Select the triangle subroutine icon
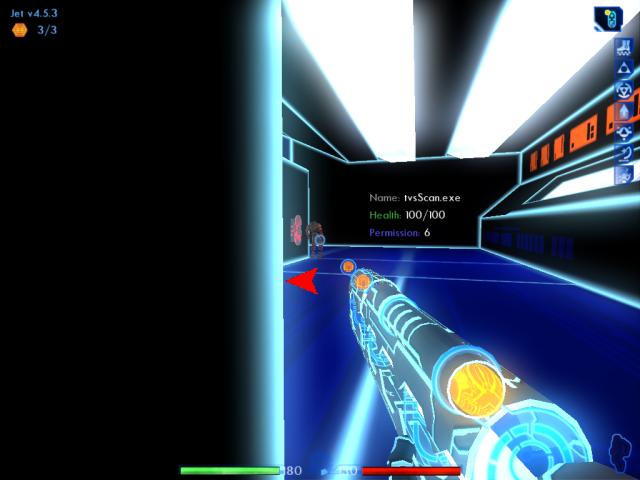Viewport: 640px width, 480px height. point(623,68)
